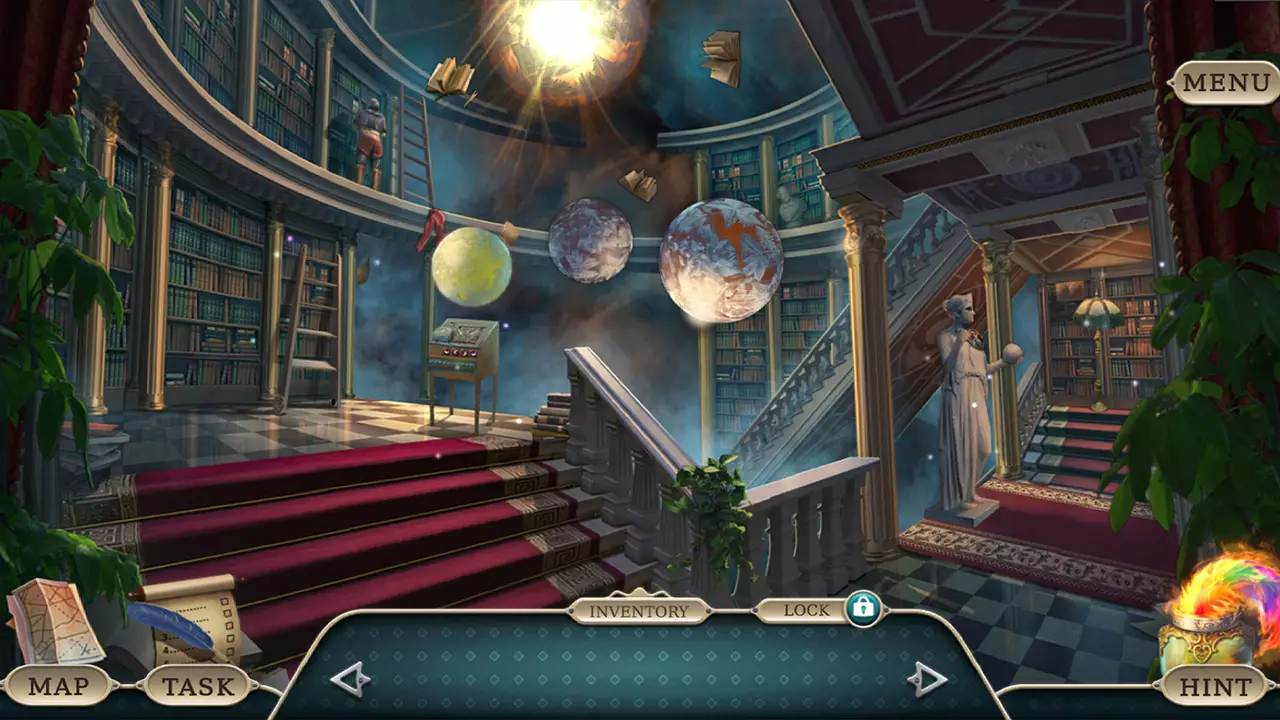Open the INVENTORY tab
1280x720 pixels.
[640, 608]
